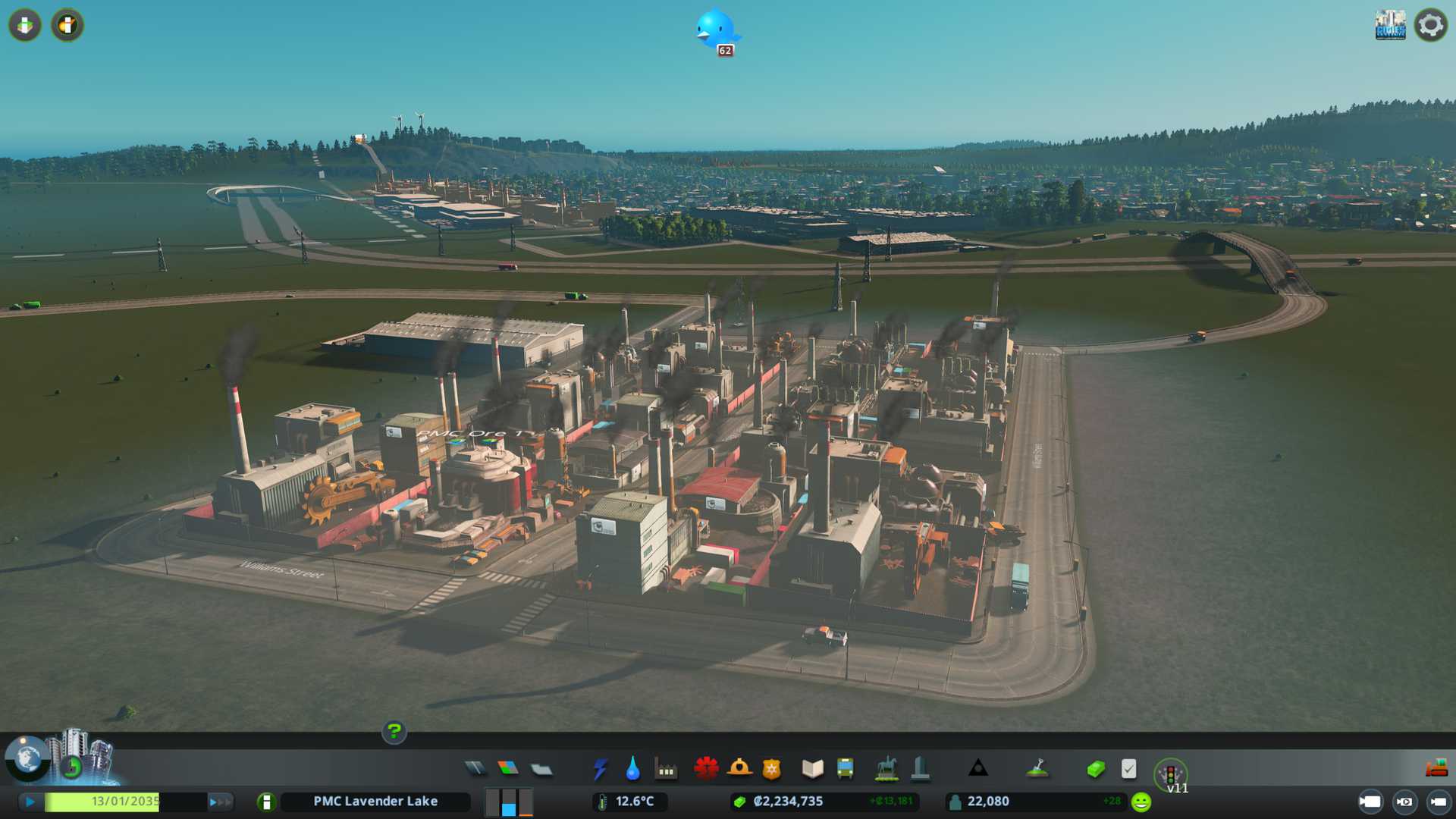Open the Electricity lightning bolt menu
Image resolution: width=1456 pixels, height=819 pixels.
600,769
